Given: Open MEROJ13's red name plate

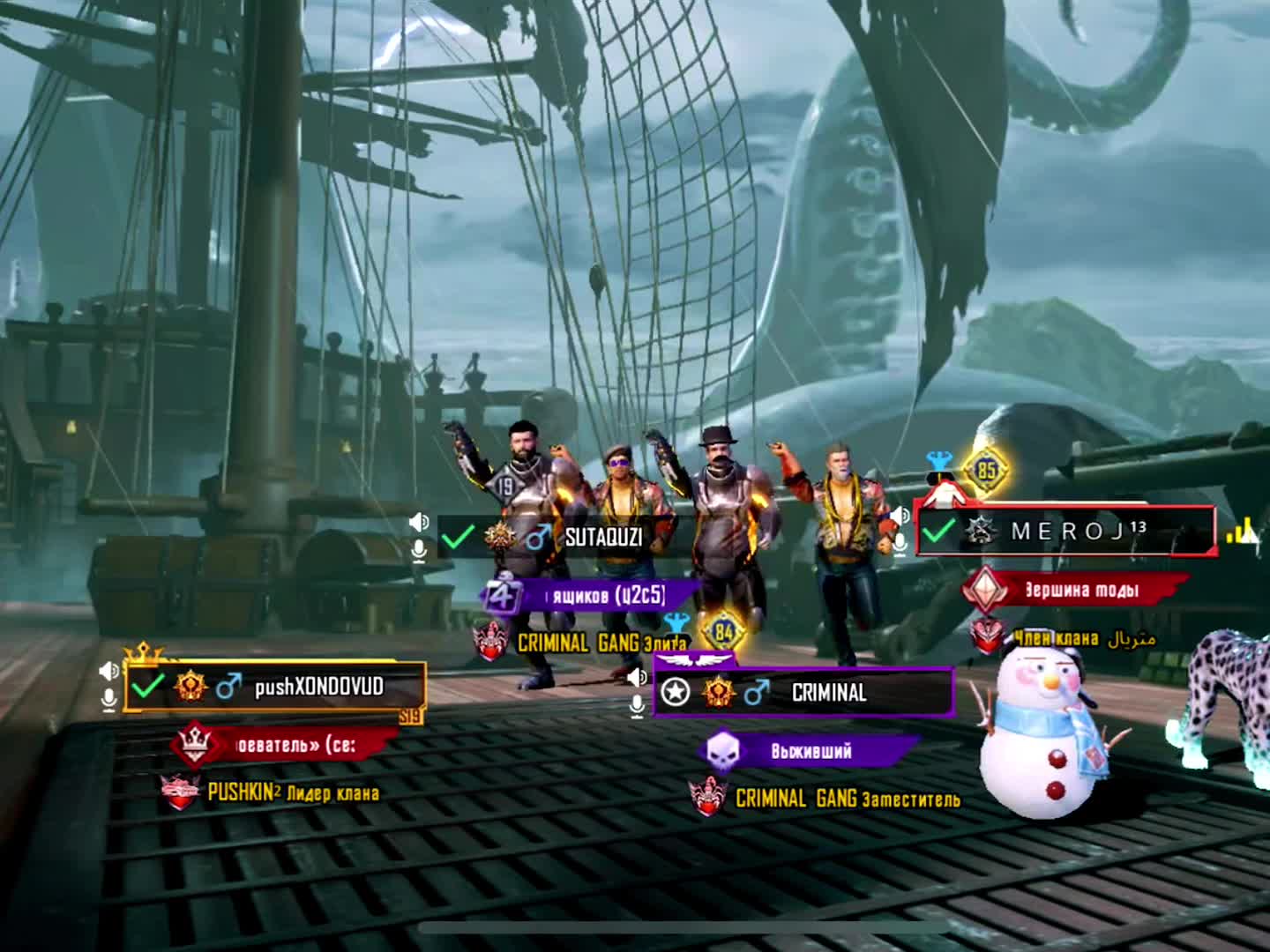Looking at the screenshot, I should coord(1065,531).
